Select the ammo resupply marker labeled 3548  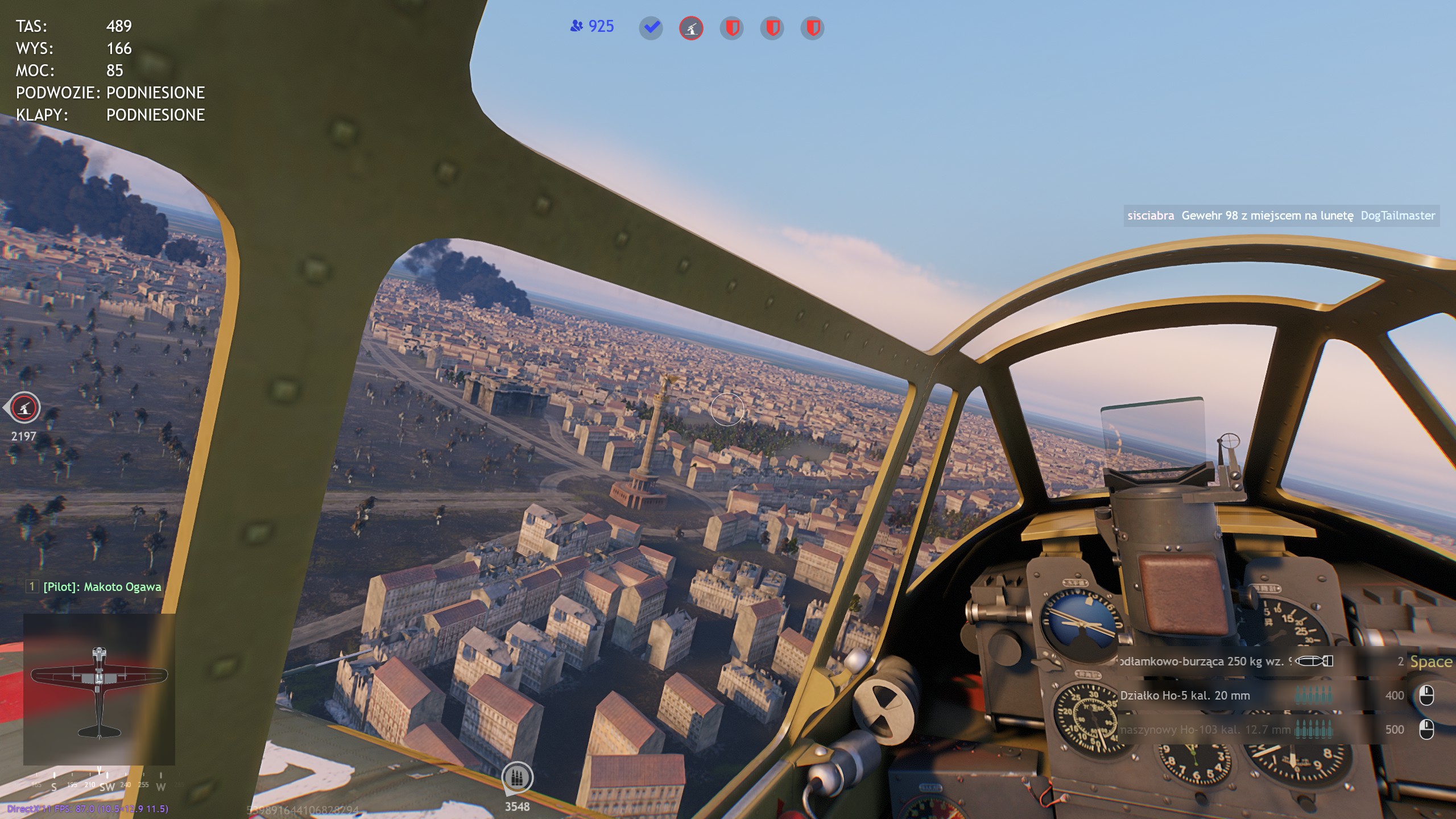click(517, 778)
